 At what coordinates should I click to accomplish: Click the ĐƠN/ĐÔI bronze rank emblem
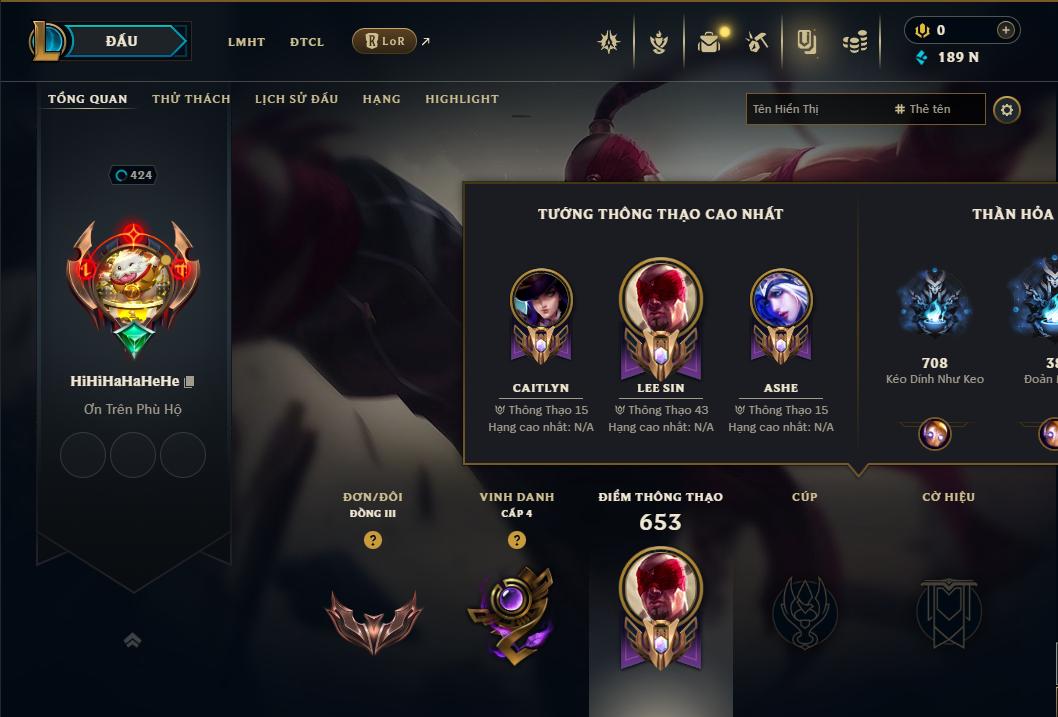373,620
